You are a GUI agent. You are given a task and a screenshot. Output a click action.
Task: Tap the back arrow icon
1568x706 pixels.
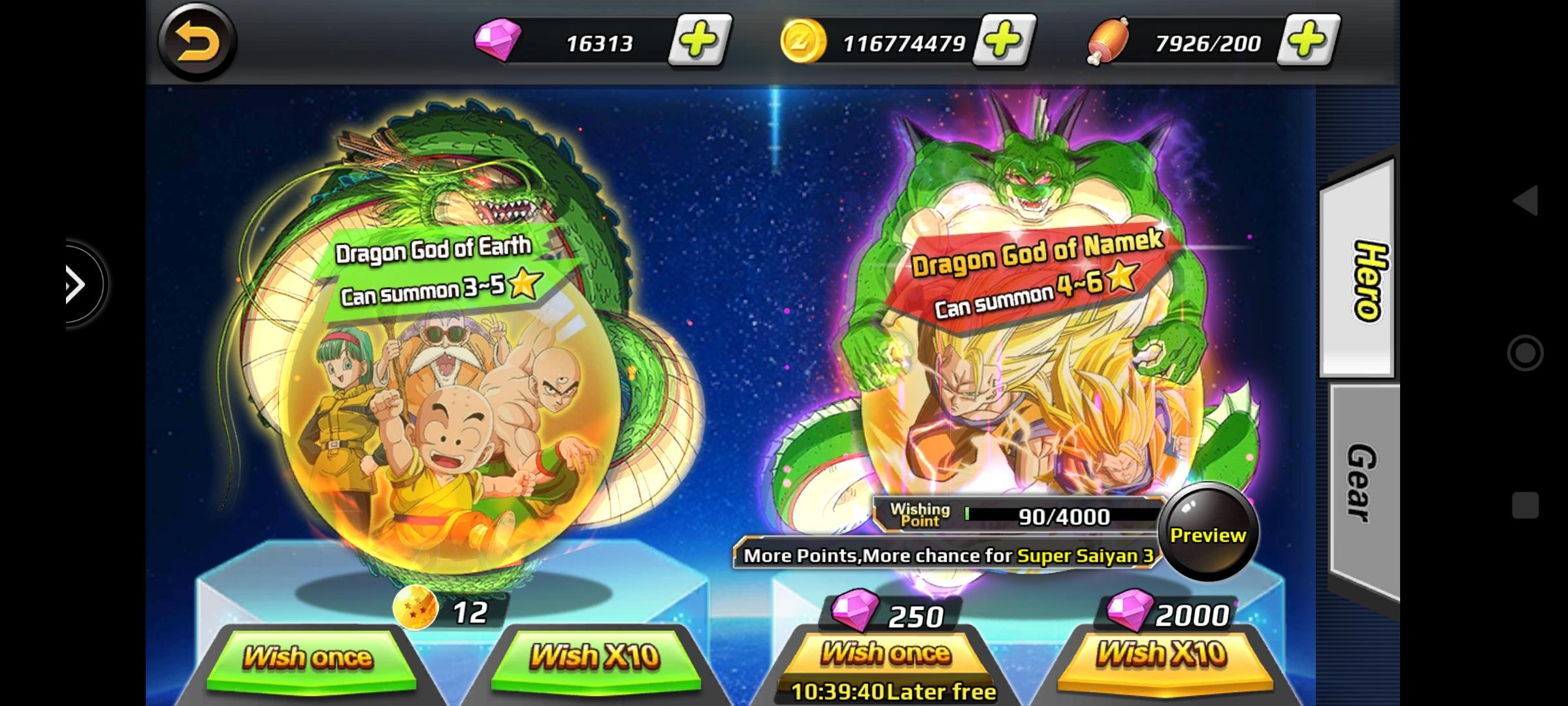(197, 42)
